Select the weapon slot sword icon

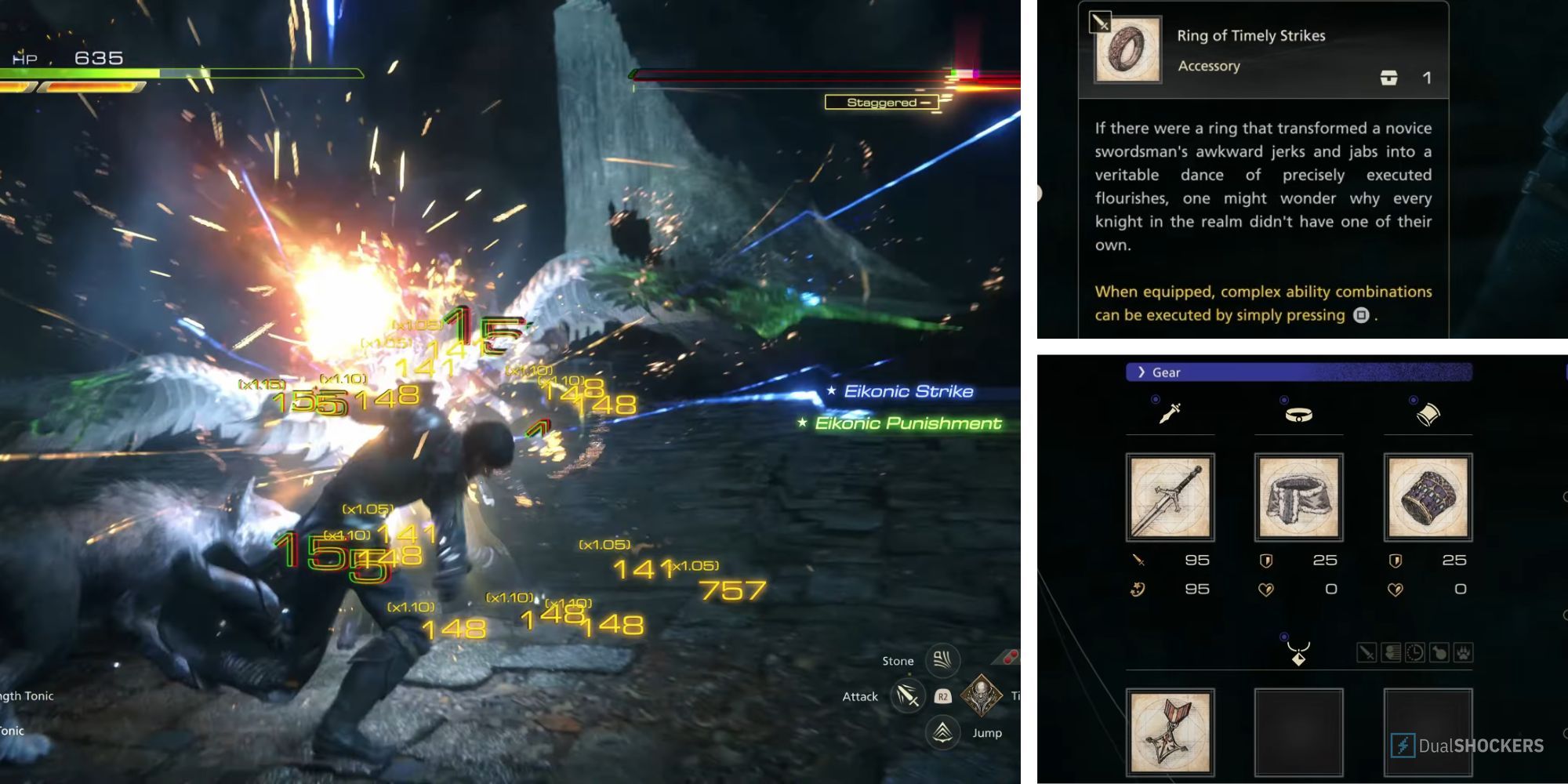(x=1171, y=413)
